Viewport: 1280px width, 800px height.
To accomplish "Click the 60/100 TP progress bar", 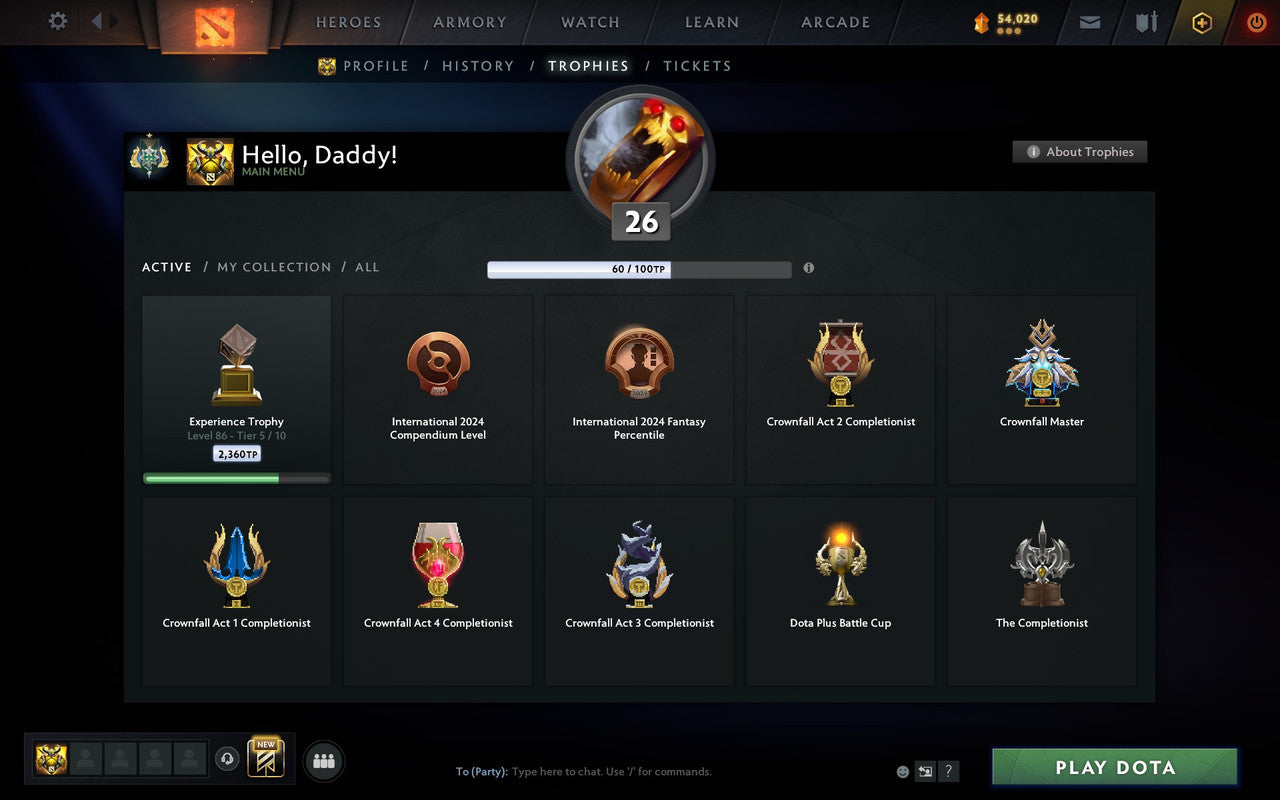I will tap(638, 269).
